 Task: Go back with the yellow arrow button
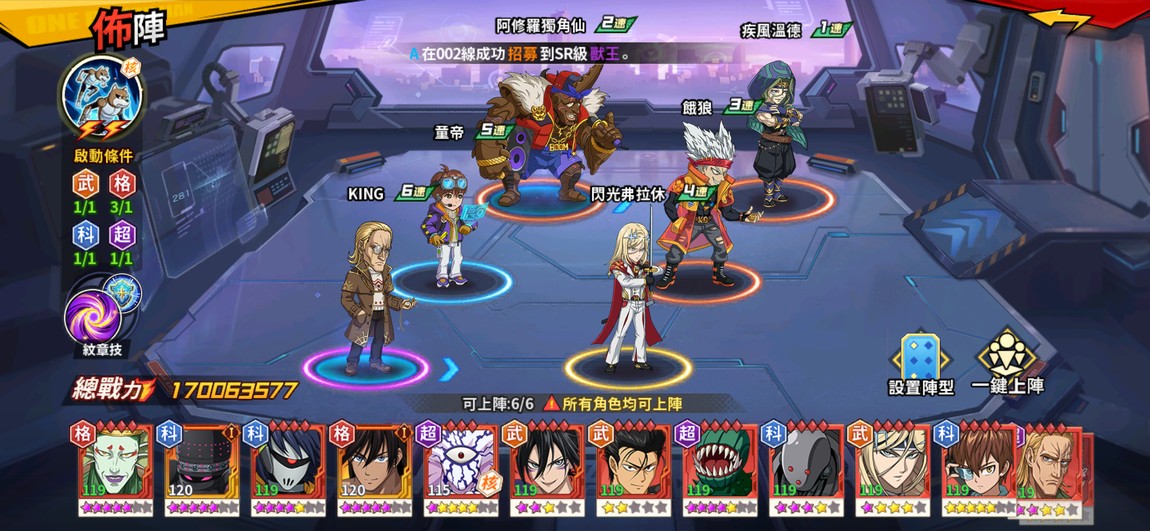point(1060,20)
